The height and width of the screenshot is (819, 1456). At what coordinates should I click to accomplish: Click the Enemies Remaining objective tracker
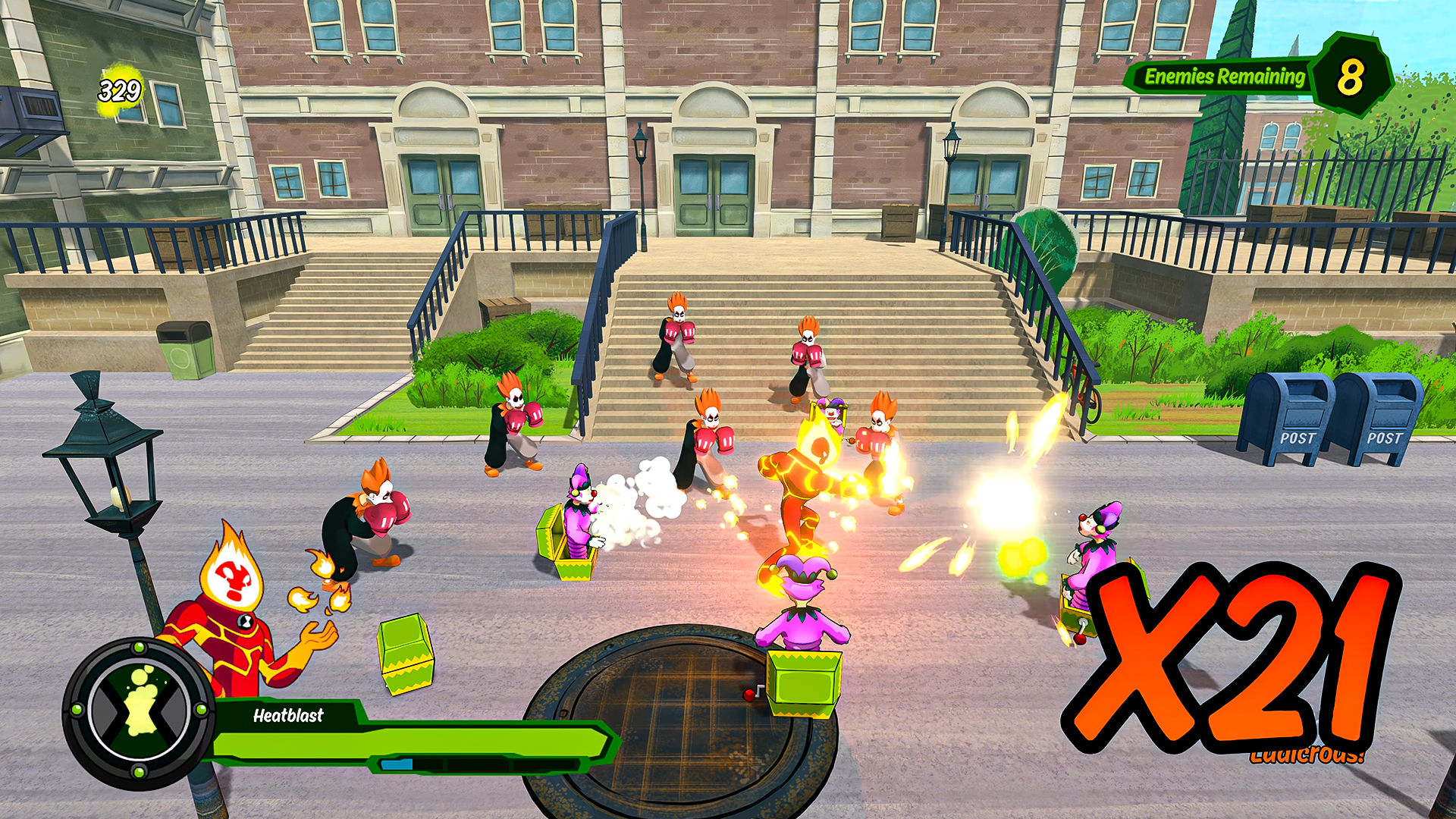[x=1259, y=77]
